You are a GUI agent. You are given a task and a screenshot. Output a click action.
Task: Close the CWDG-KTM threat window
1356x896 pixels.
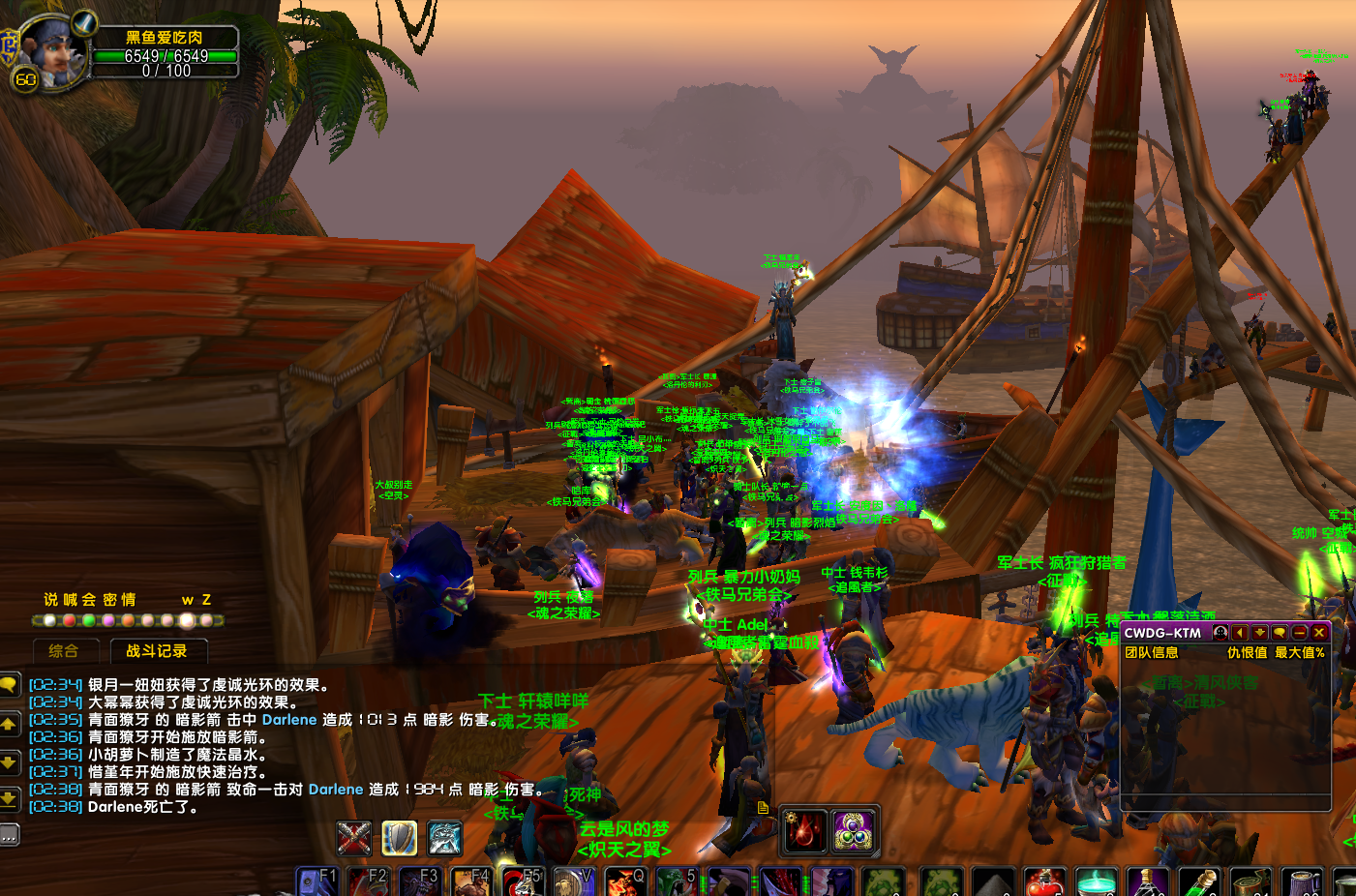(1319, 633)
